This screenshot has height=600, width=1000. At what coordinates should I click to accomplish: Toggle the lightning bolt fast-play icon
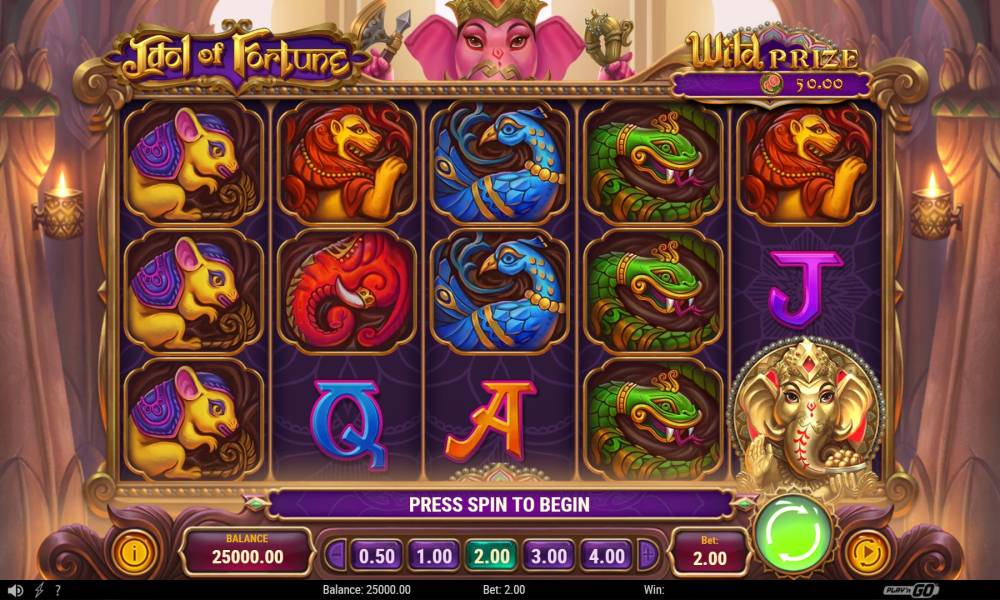coord(39,590)
